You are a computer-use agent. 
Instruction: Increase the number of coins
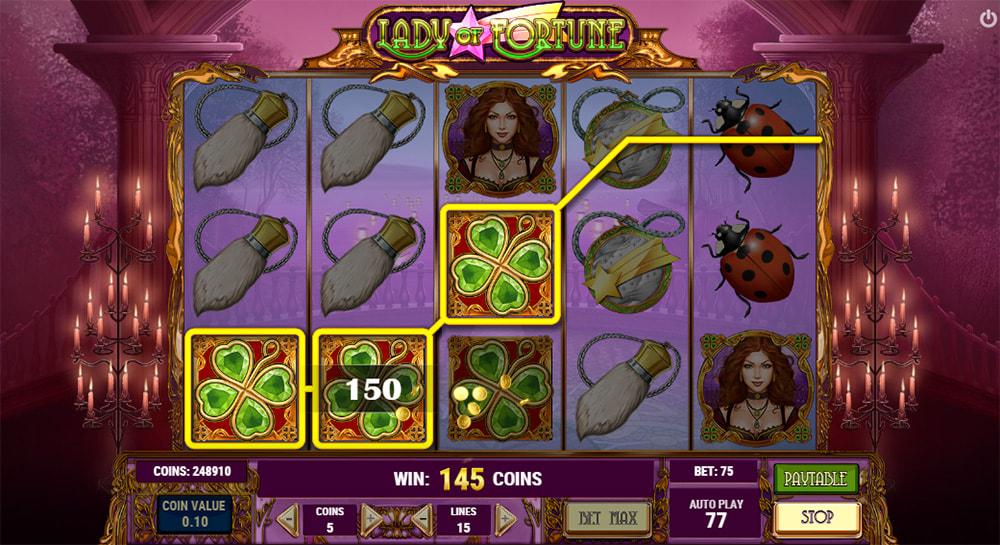coord(371,519)
